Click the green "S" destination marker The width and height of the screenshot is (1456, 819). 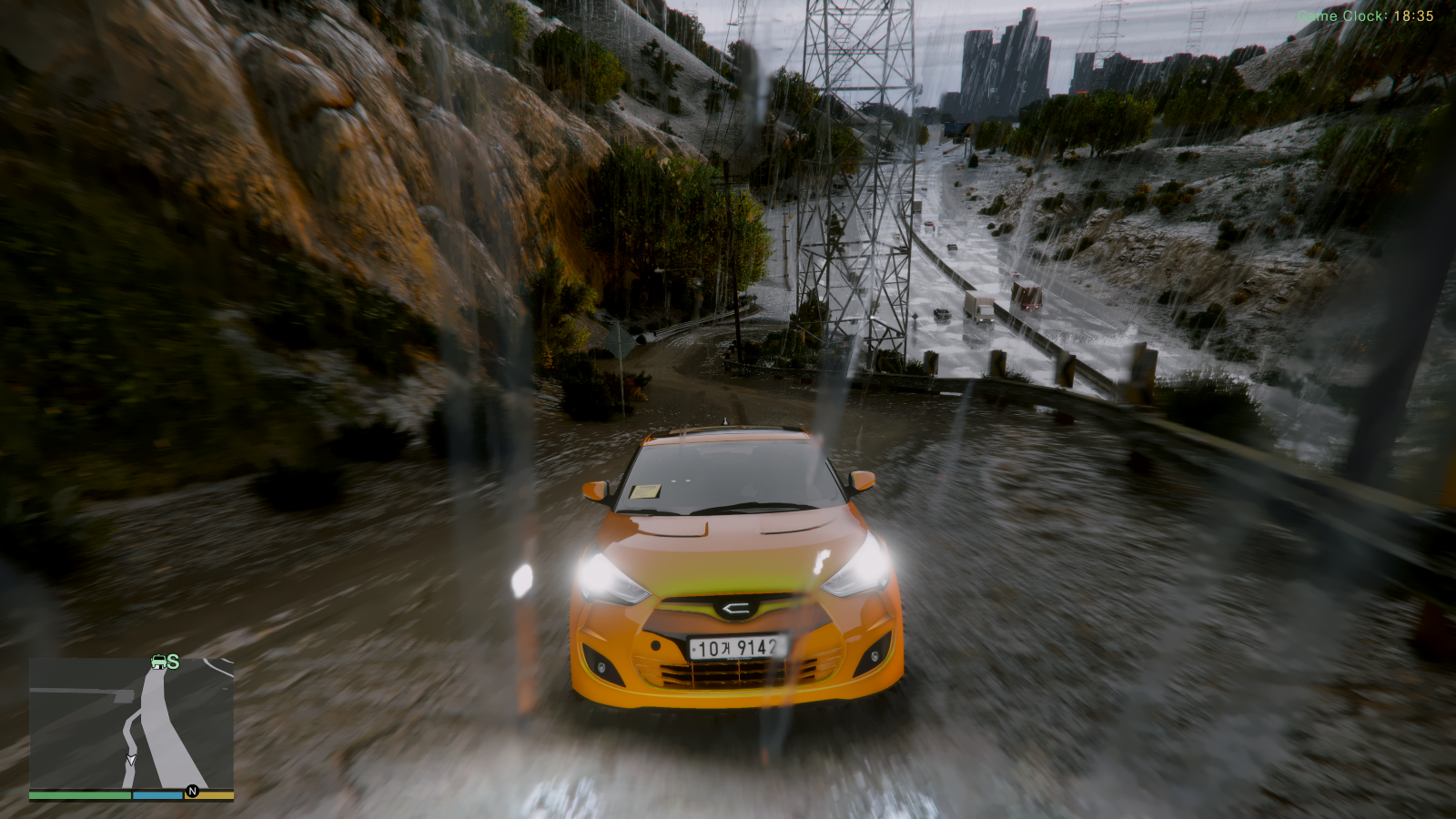173,662
